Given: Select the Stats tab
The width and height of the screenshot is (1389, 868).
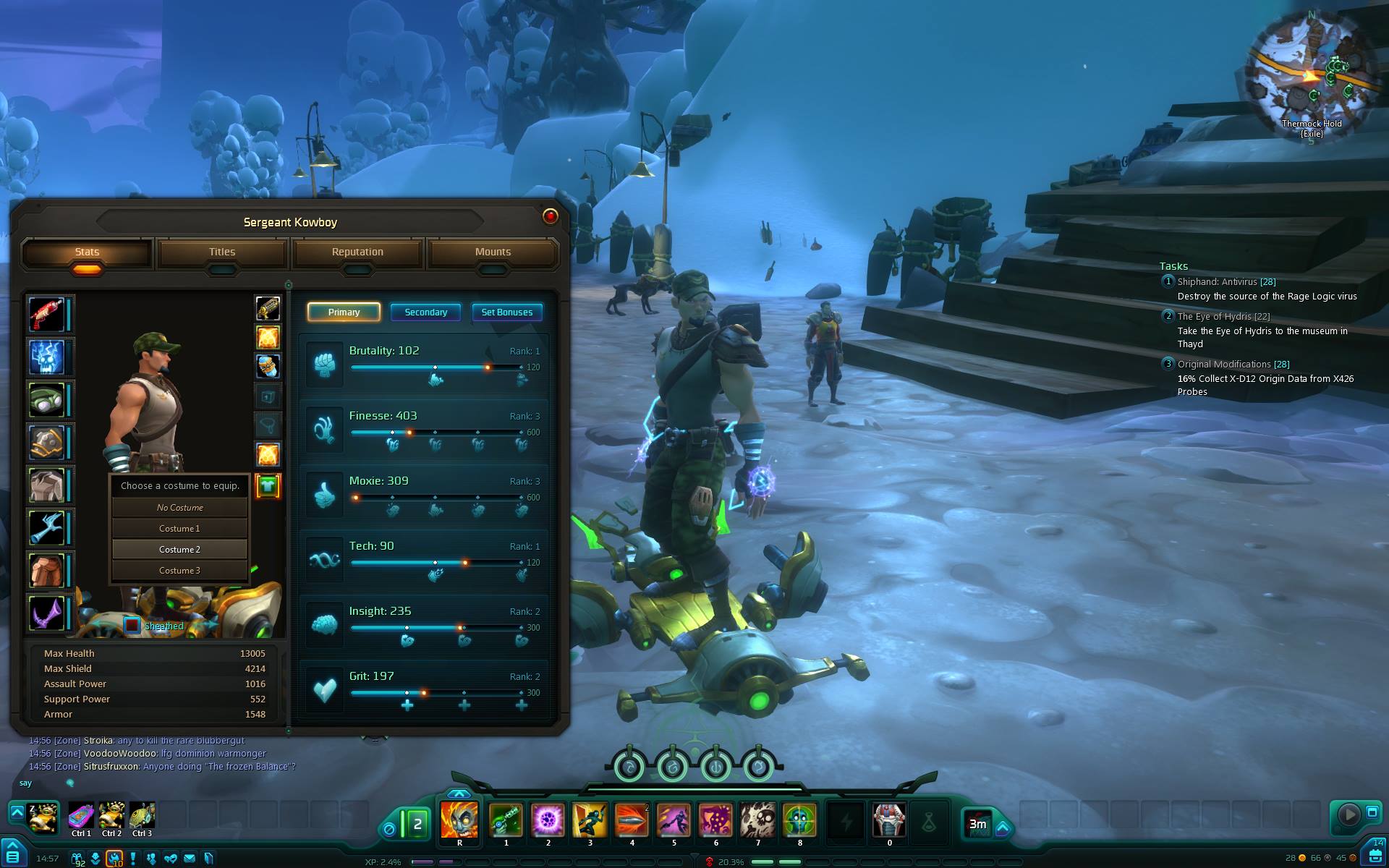Looking at the screenshot, I should [87, 252].
